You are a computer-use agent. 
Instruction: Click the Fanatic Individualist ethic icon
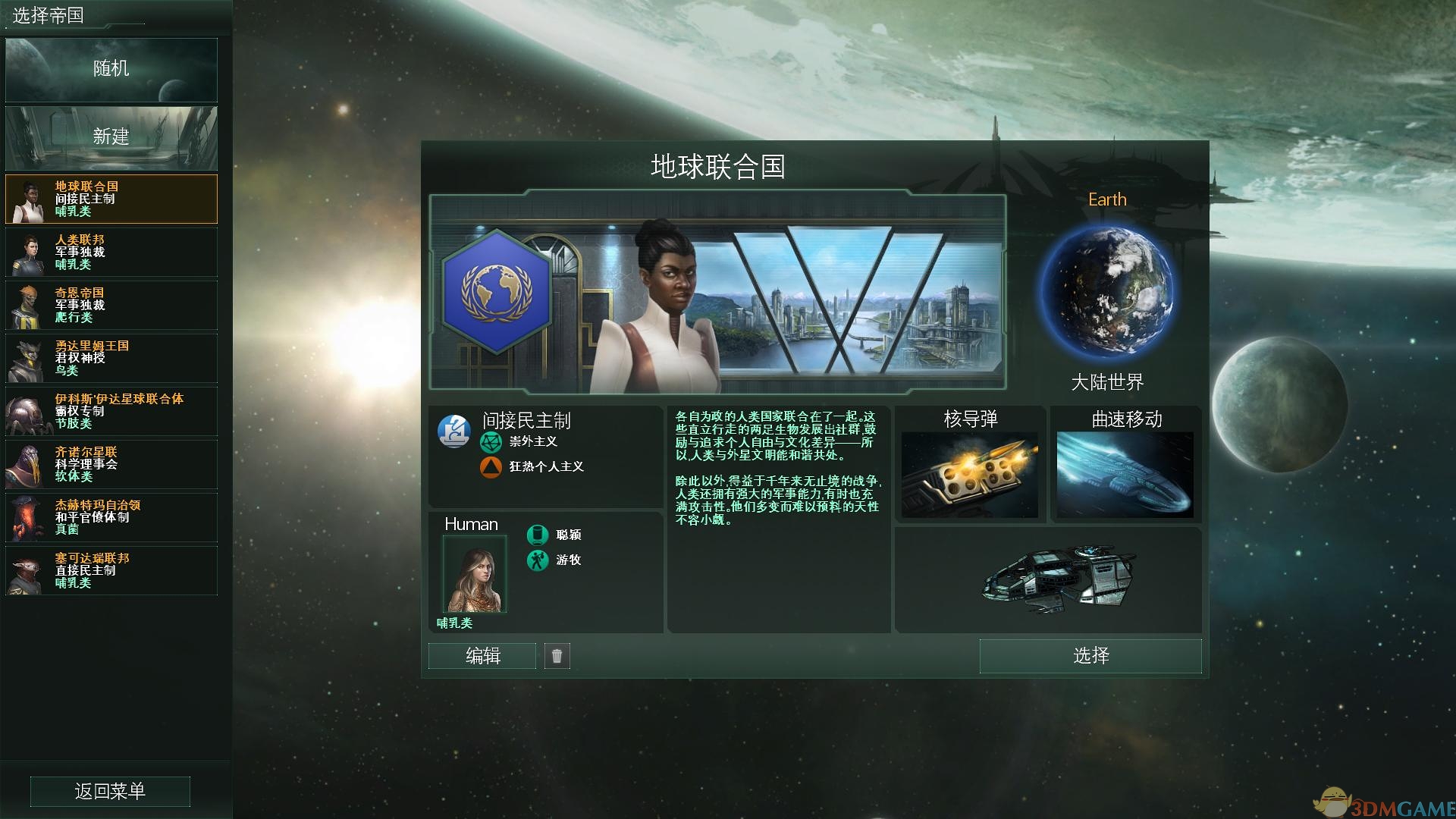click(x=493, y=468)
